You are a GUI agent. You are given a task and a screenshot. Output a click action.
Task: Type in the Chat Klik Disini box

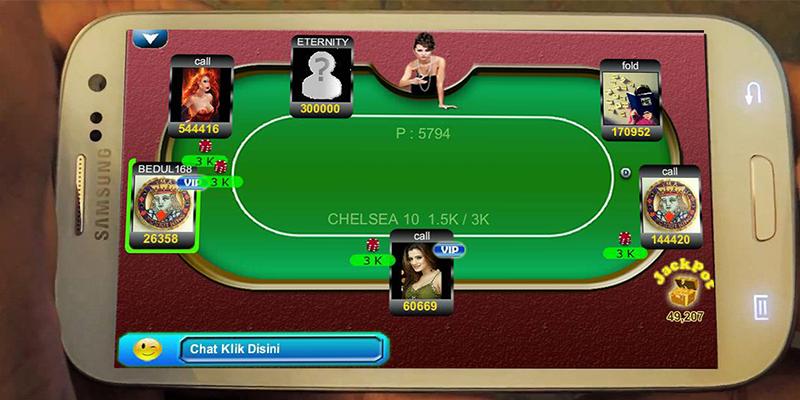281,349
